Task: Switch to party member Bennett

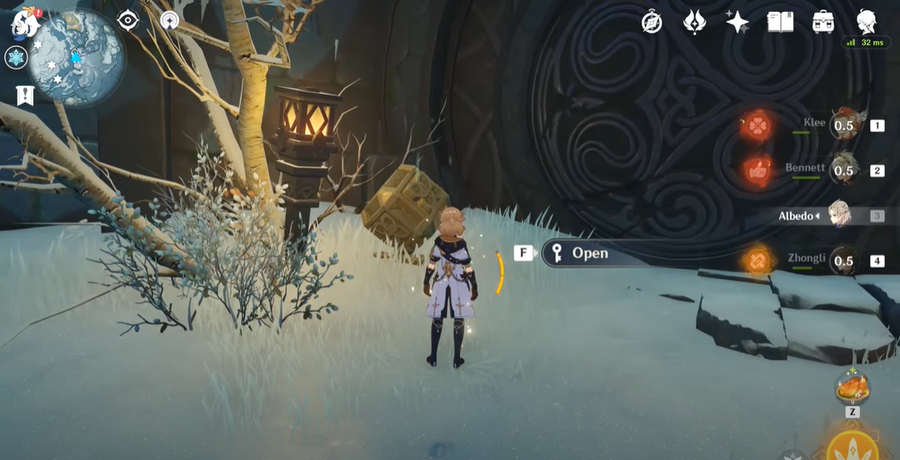Action: [844, 170]
